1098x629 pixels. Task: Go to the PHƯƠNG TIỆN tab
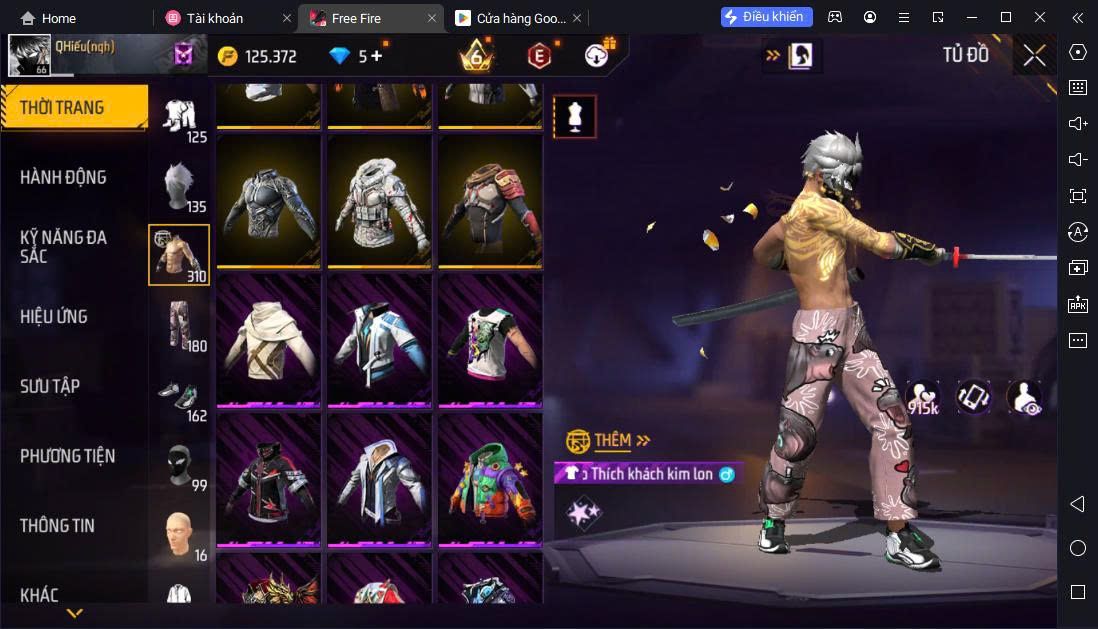(x=67, y=456)
